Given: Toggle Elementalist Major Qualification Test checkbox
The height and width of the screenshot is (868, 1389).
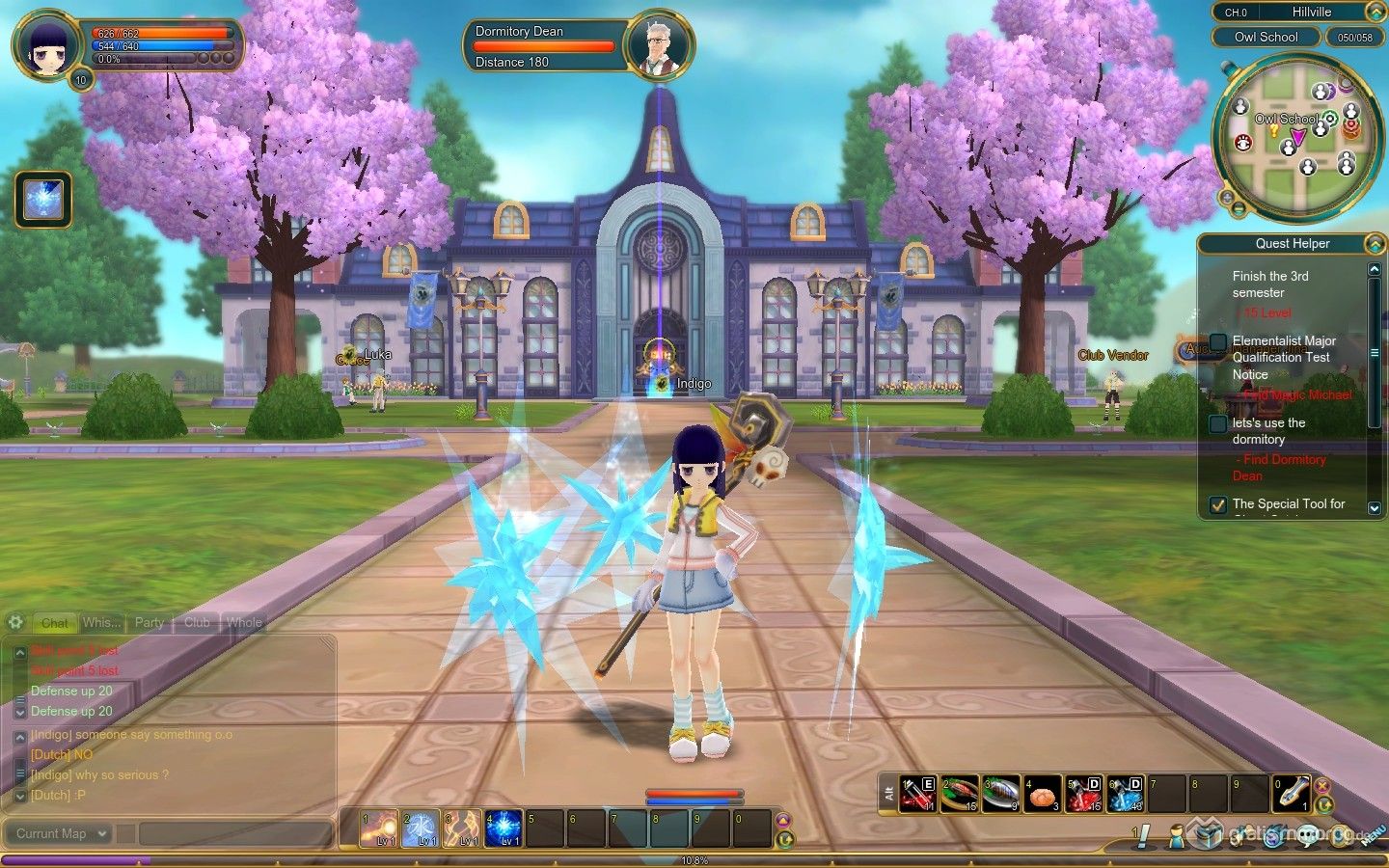Looking at the screenshot, I should pos(1218,341).
